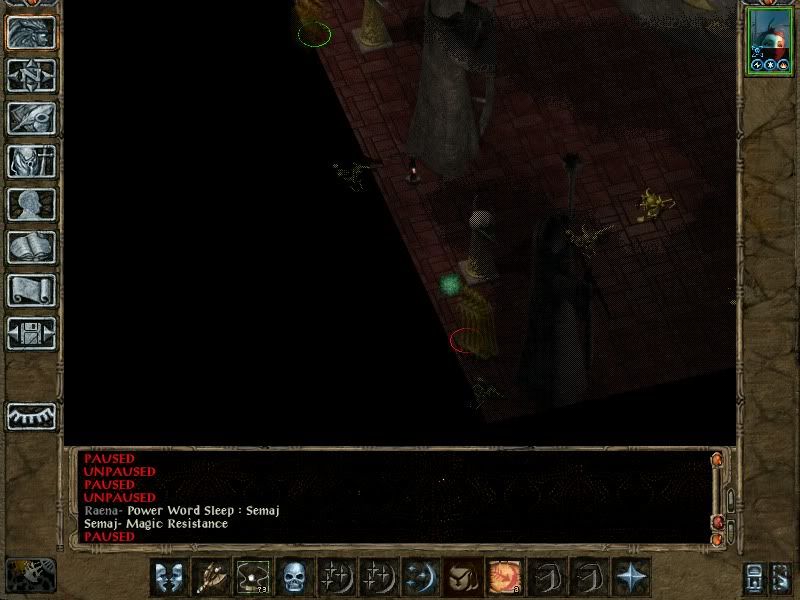Click the twin masks talk icon
The height and width of the screenshot is (600, 800).
(168, 577)
